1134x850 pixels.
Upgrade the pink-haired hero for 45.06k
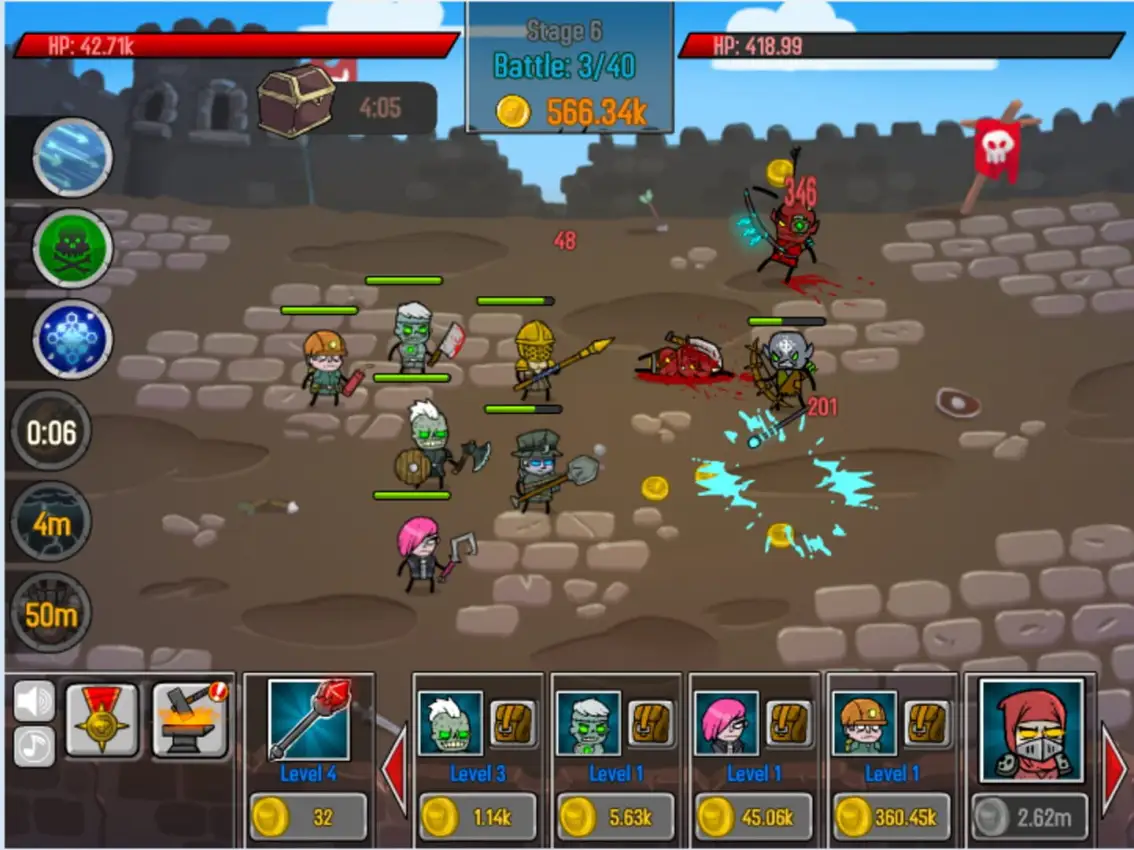[754, 817]
